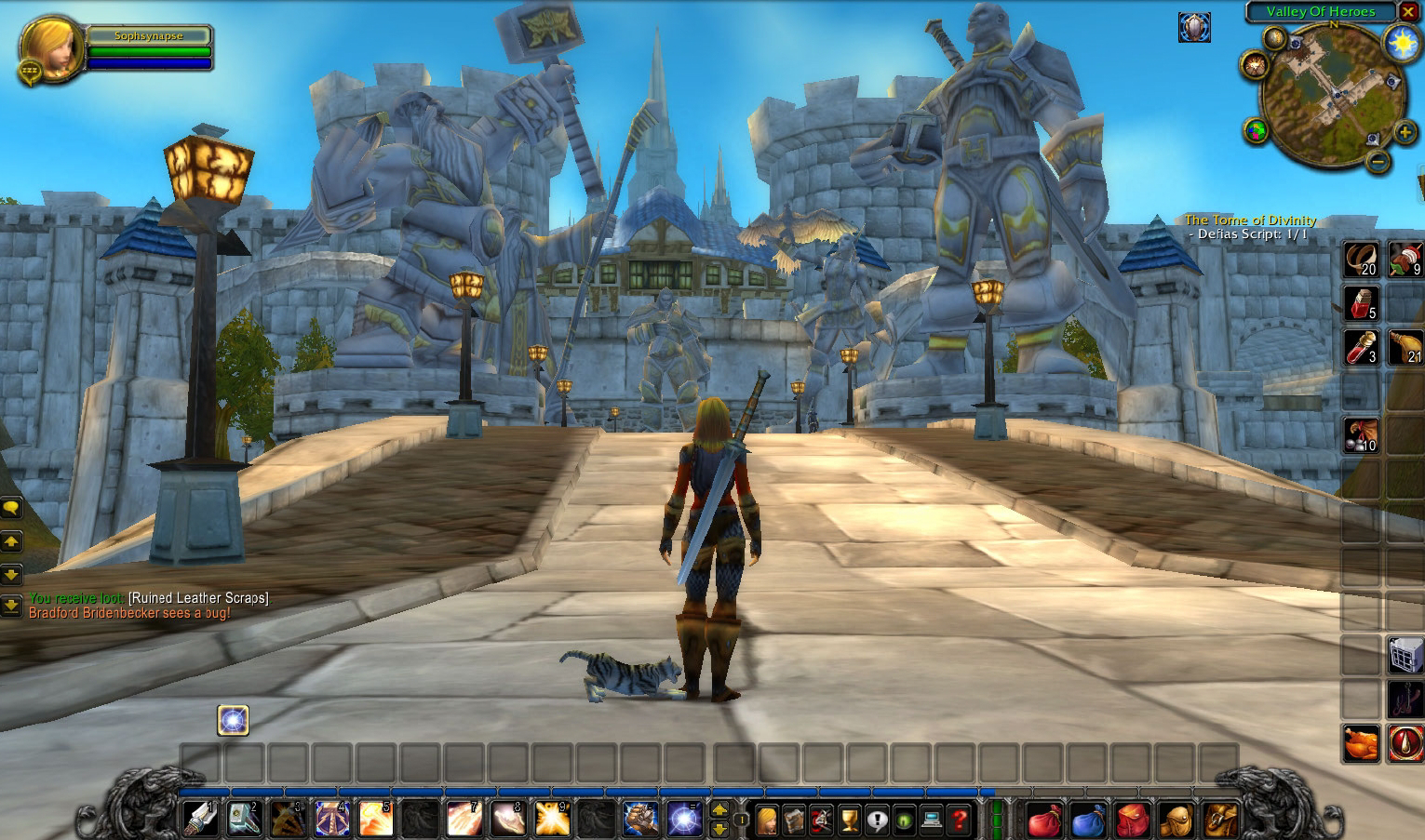
Task: Activate the blue starburst aura ability
Action: [685, 820]
